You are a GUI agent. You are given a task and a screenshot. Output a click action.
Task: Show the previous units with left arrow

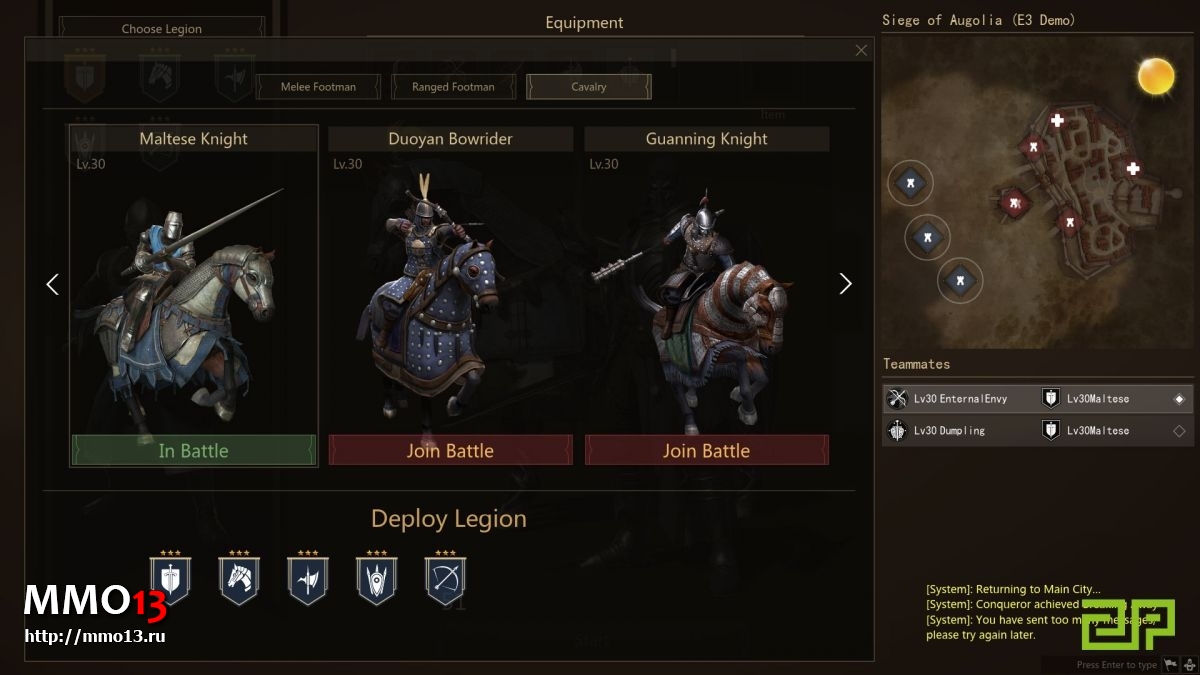(x=53, y=284)
